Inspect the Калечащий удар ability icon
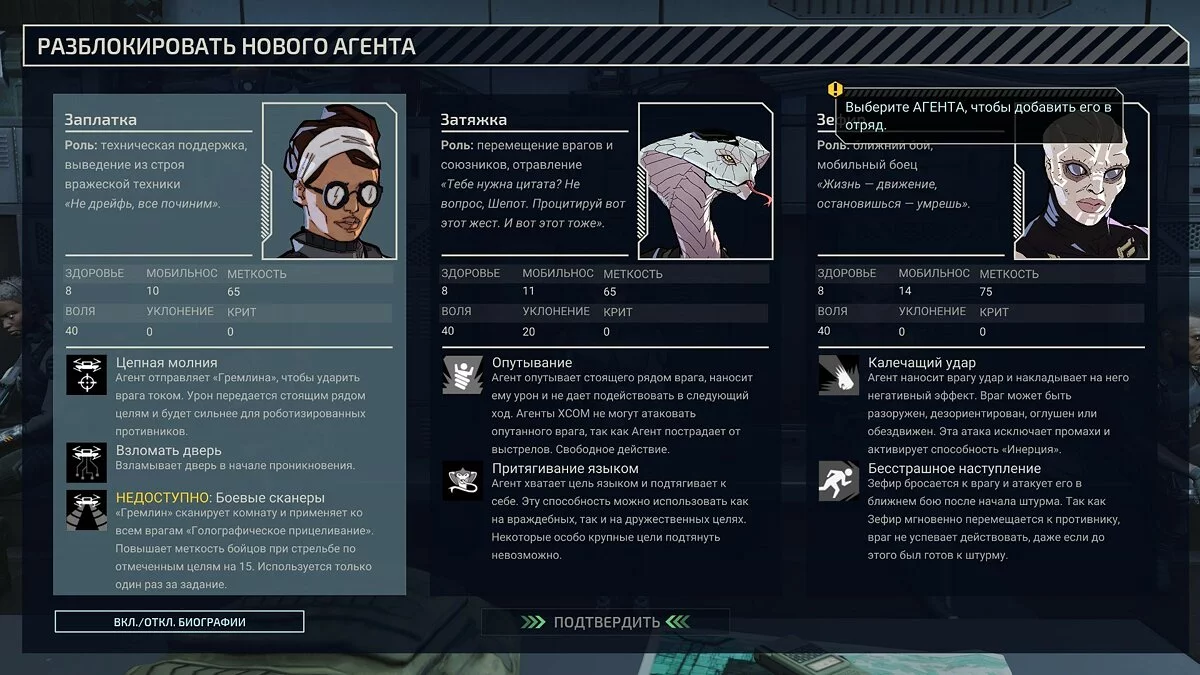Image resolution: width=1200 pixels, height=675 pixels. pyautogui.click(x=838, y=374)
